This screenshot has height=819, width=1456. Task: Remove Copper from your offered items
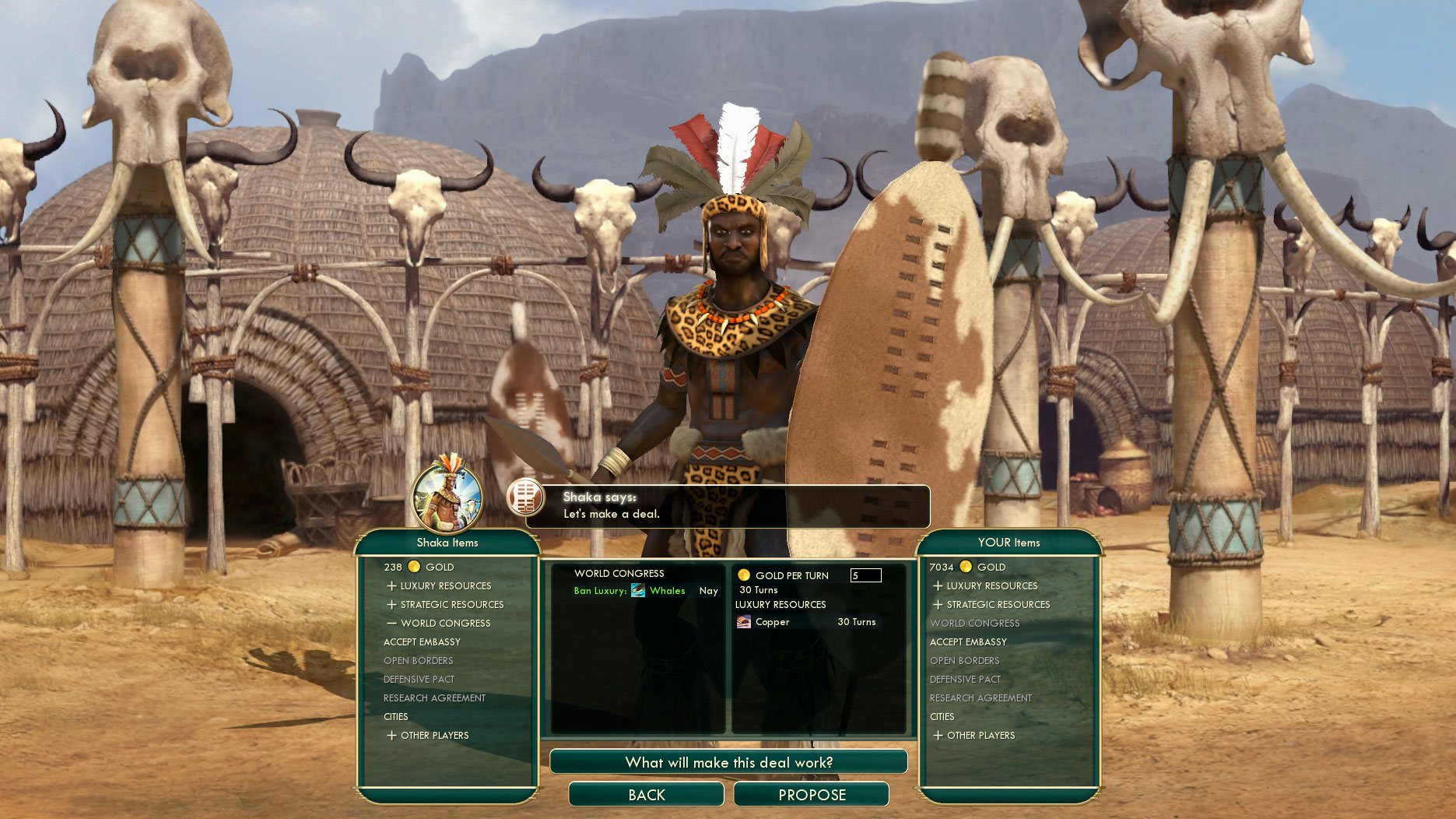click(772, 622)
